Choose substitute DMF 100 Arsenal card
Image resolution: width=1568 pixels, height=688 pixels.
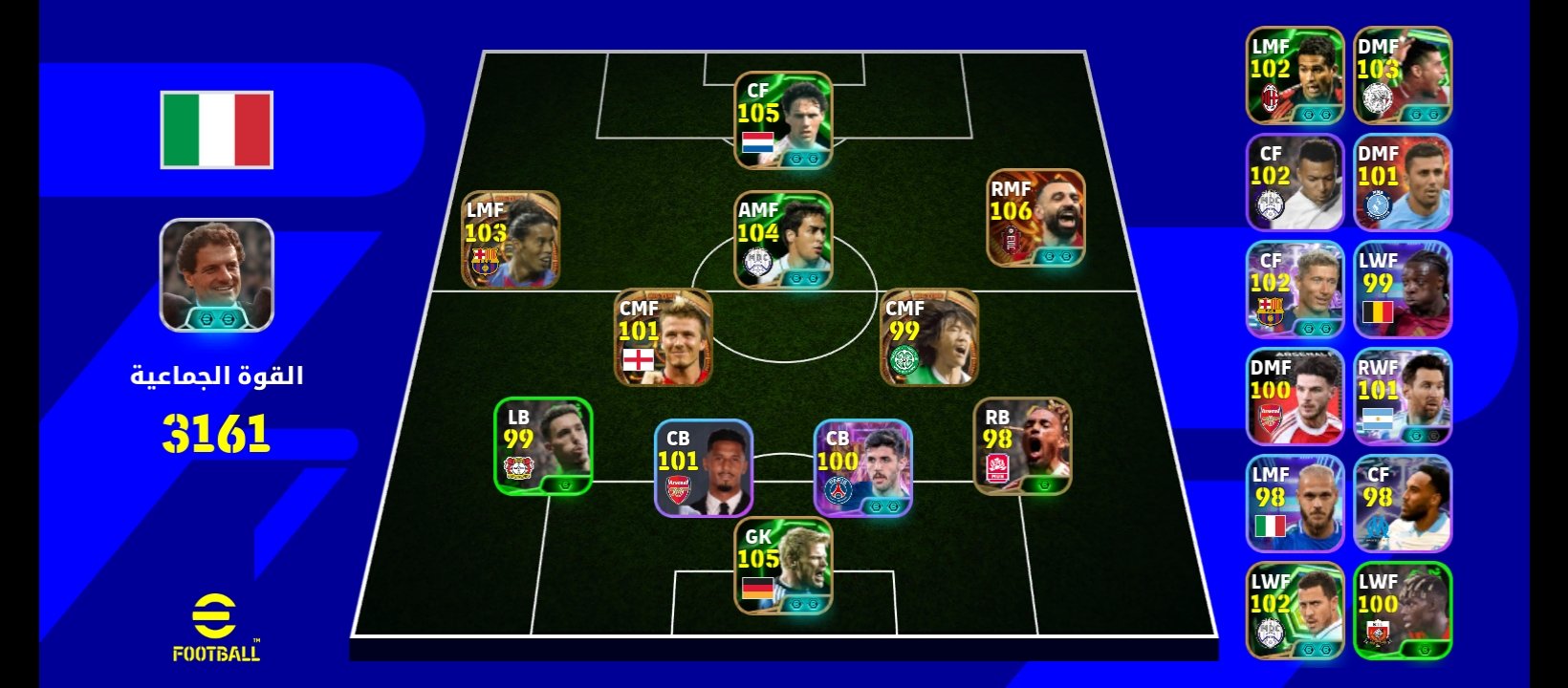[x=1296, y=397]
